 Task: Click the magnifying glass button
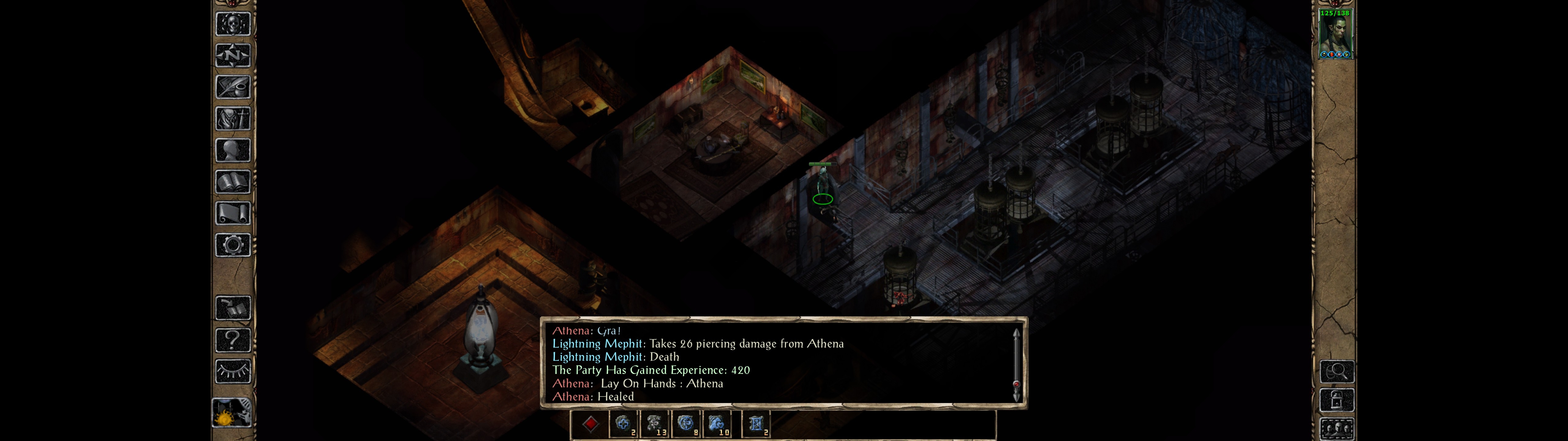coord(1337,371)
